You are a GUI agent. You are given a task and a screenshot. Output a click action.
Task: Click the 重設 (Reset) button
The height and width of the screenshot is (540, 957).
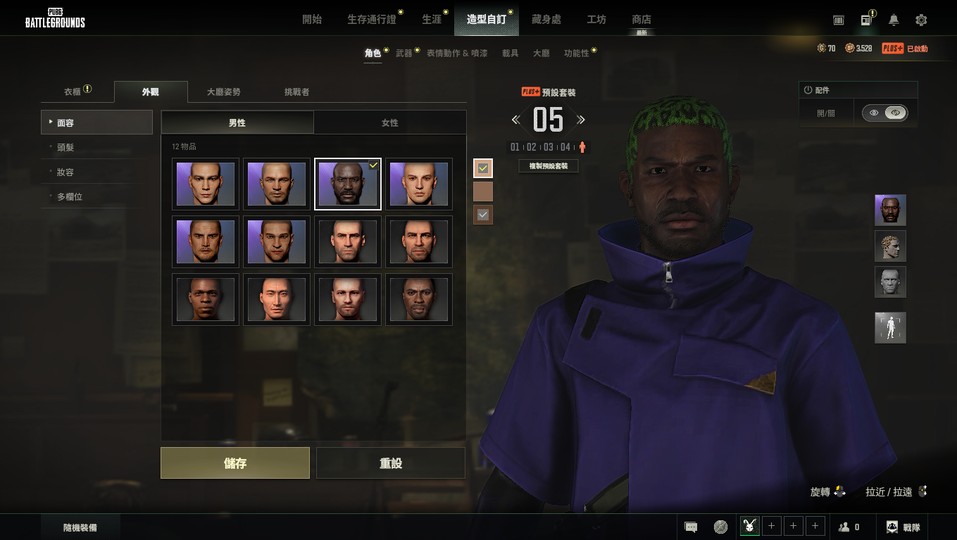tap(390, 463)
